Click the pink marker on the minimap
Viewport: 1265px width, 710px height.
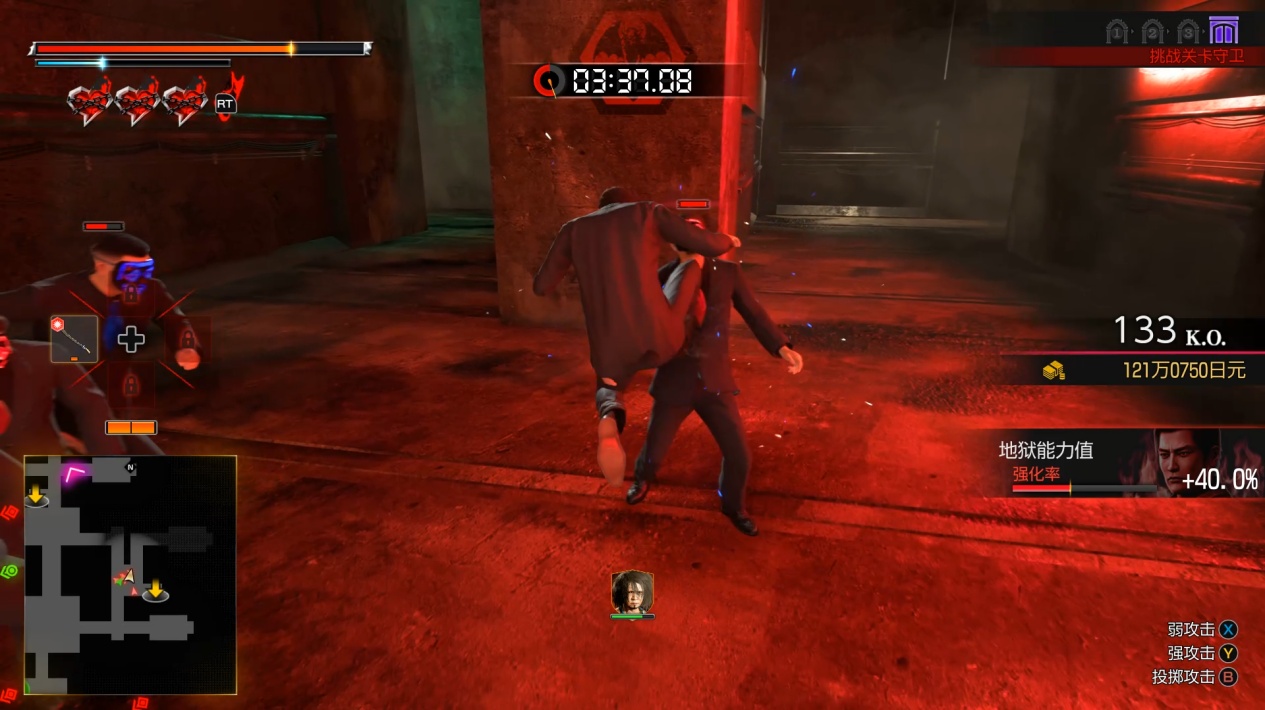click(x=74, y=472)
